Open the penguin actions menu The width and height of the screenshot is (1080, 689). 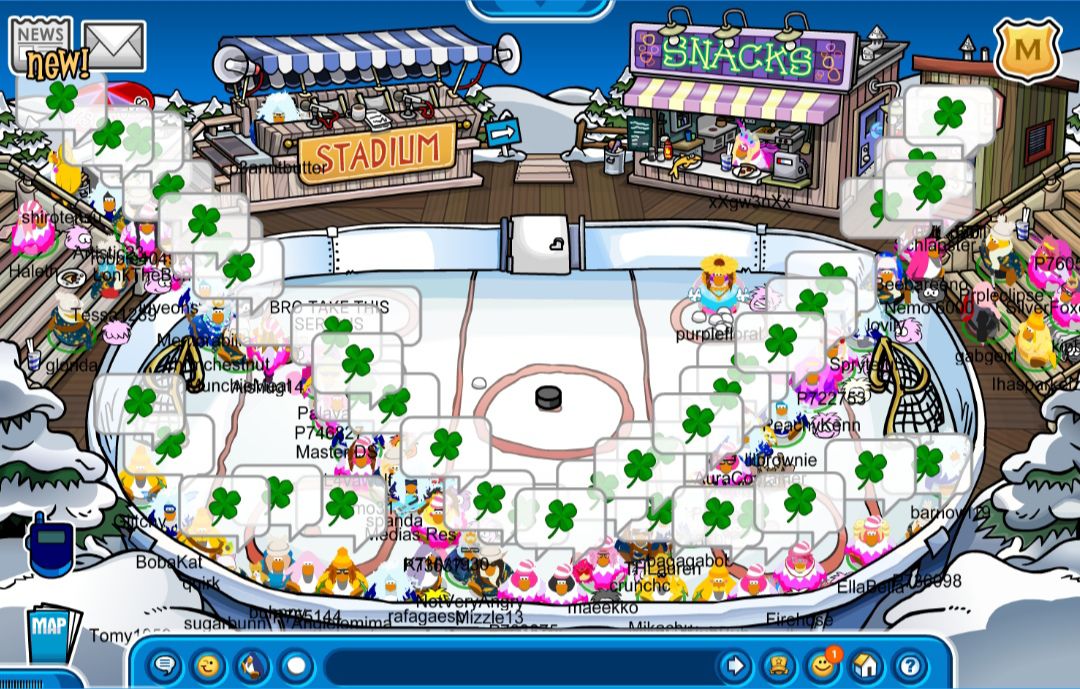click(252, 665)
